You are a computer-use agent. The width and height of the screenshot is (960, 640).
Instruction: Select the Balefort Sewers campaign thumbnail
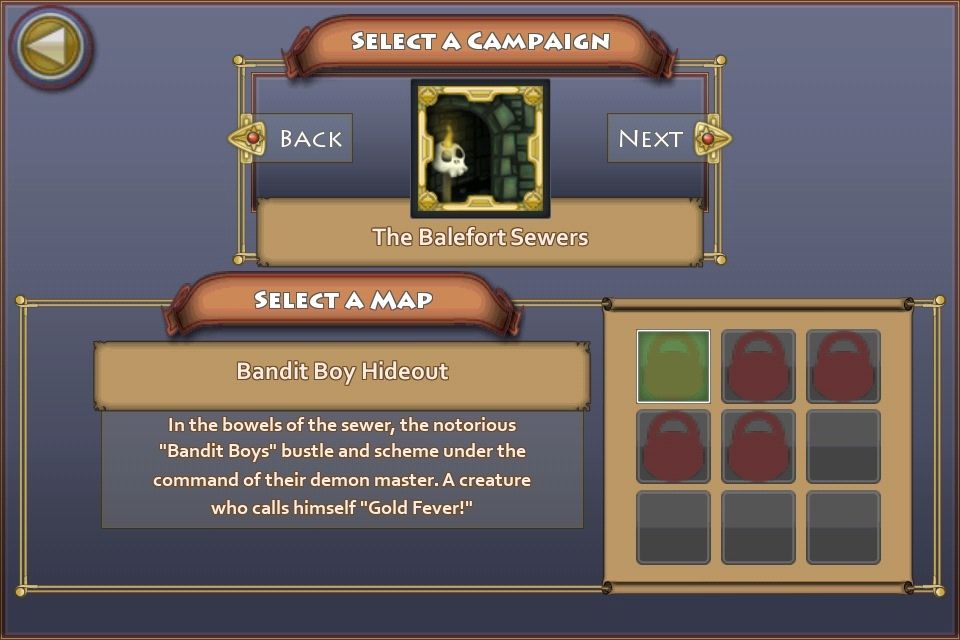point(480,148)
